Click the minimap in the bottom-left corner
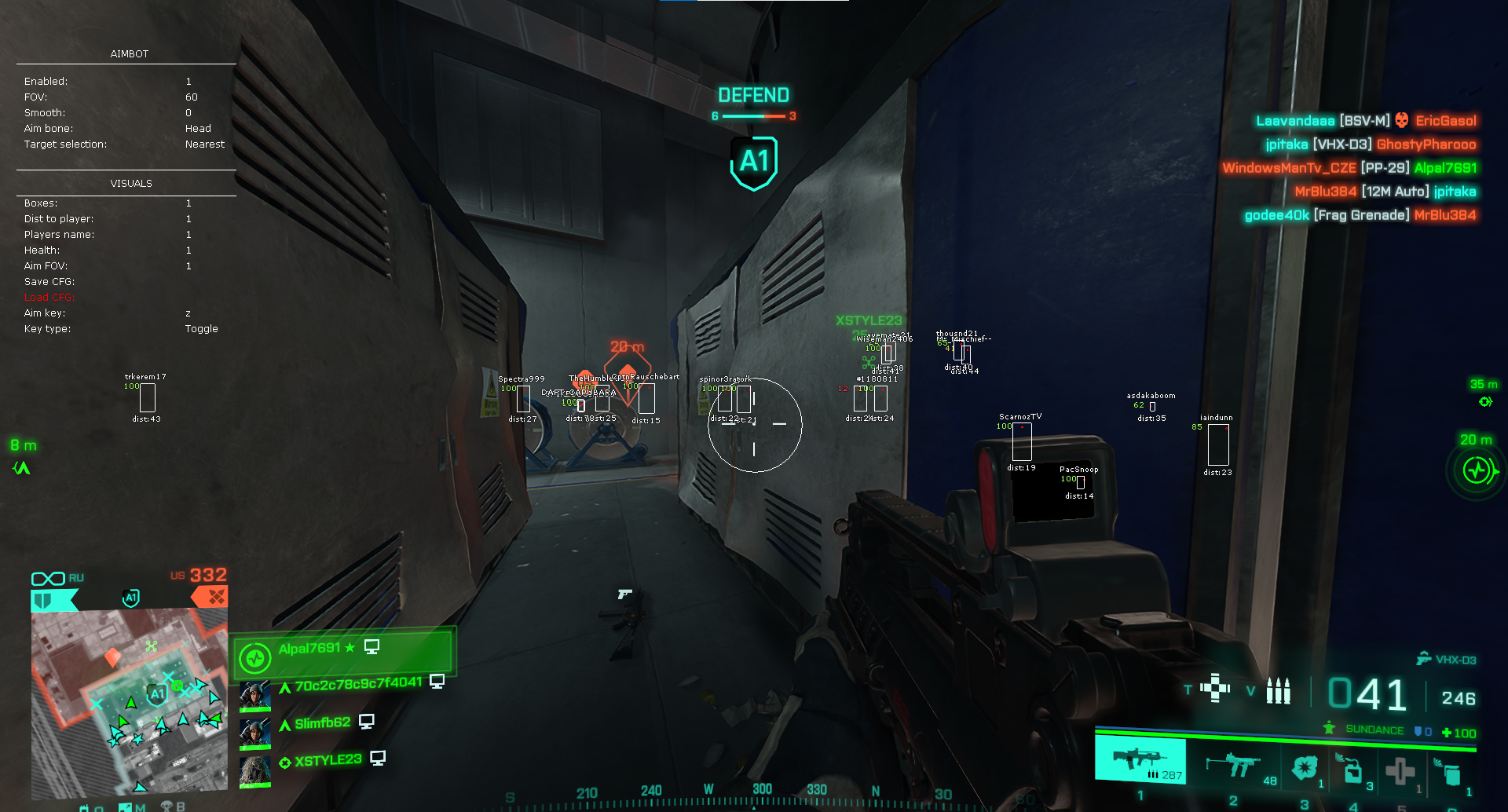Viewport: 1508px width, 812px height. [130, 700]
